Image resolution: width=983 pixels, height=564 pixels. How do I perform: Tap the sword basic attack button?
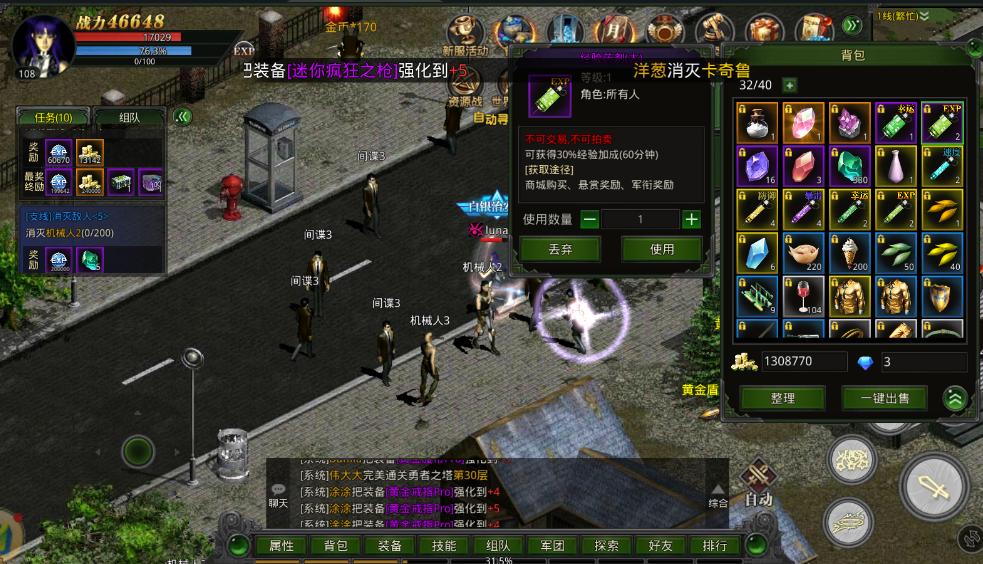tap(934, 486)
